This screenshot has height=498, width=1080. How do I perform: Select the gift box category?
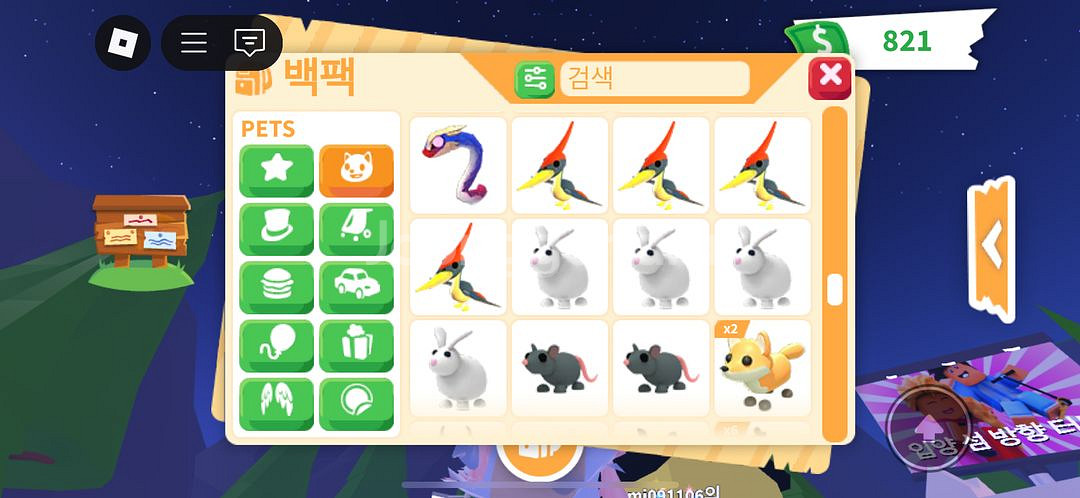click(356, 346)
